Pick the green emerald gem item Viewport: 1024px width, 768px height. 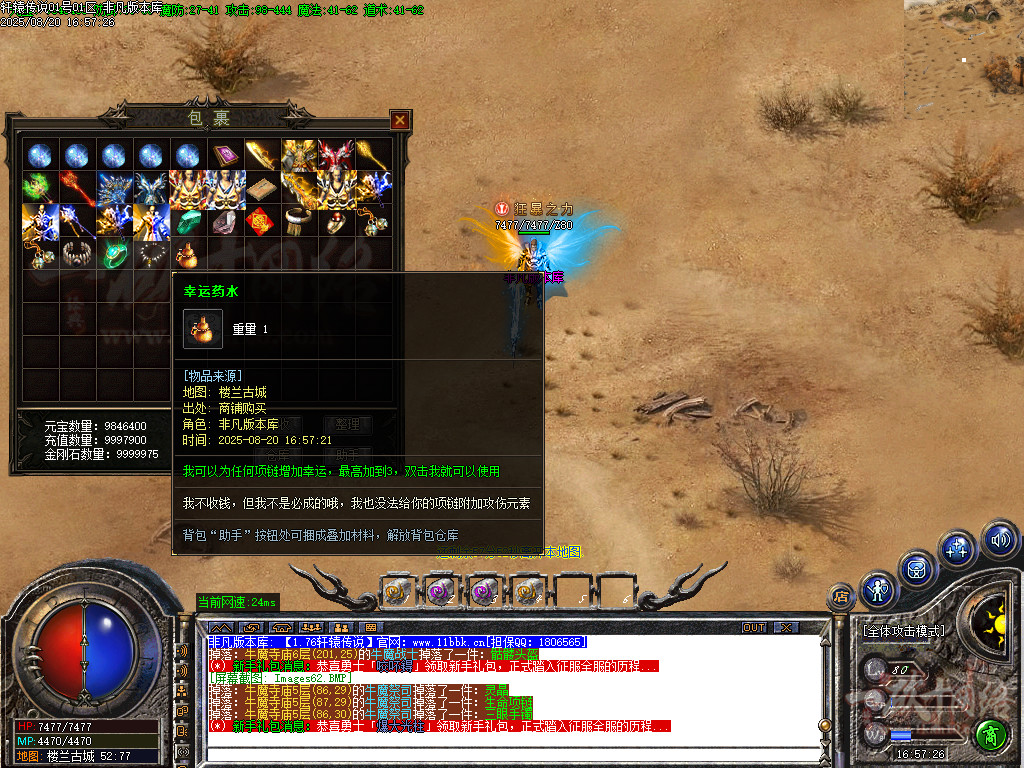(x=186, y=221)
